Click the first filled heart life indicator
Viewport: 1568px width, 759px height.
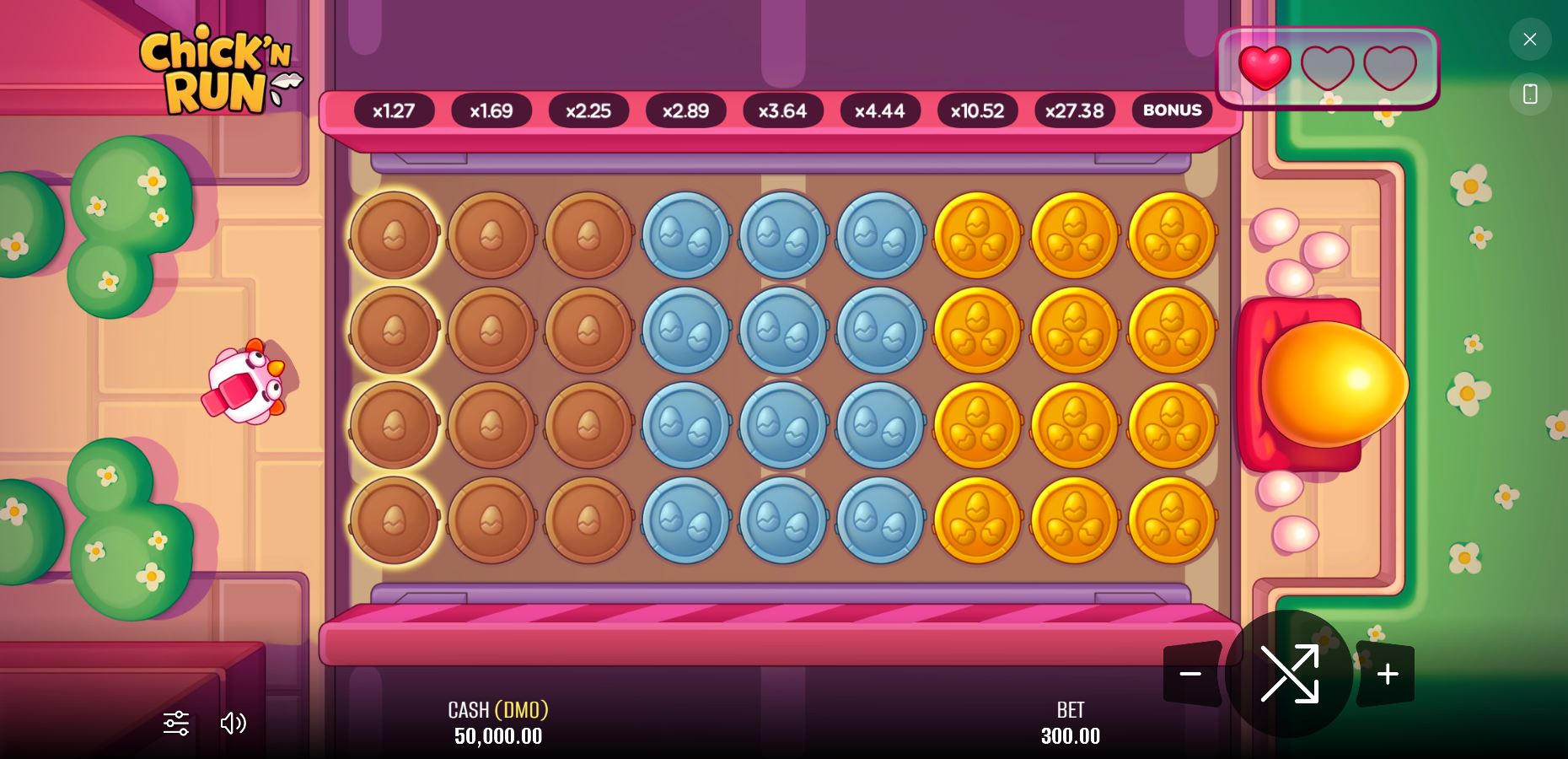point(1265,67)
